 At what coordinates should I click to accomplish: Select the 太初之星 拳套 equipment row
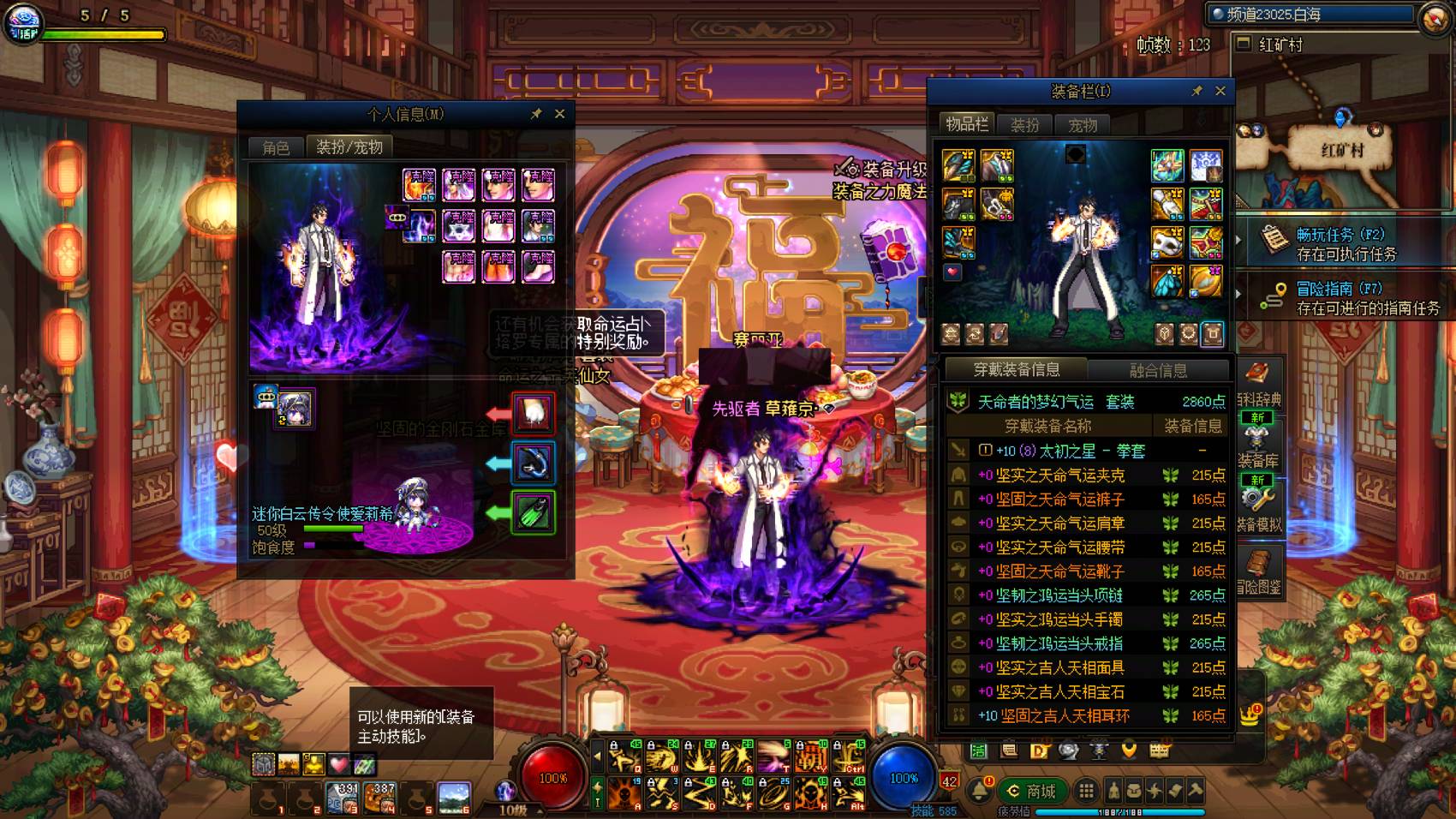(1071, 451)
